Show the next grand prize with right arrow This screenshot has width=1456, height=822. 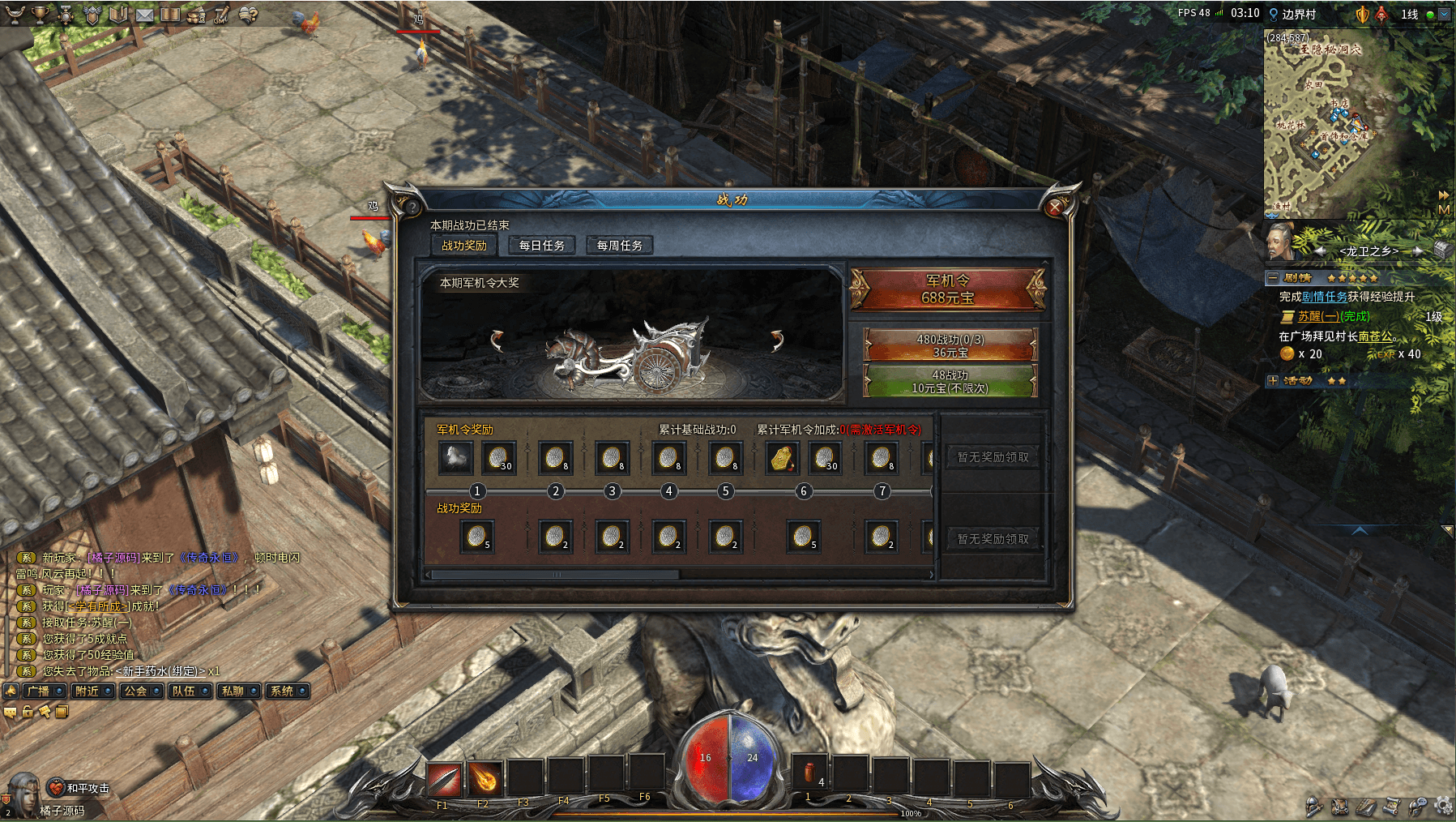tap(777, 340)
